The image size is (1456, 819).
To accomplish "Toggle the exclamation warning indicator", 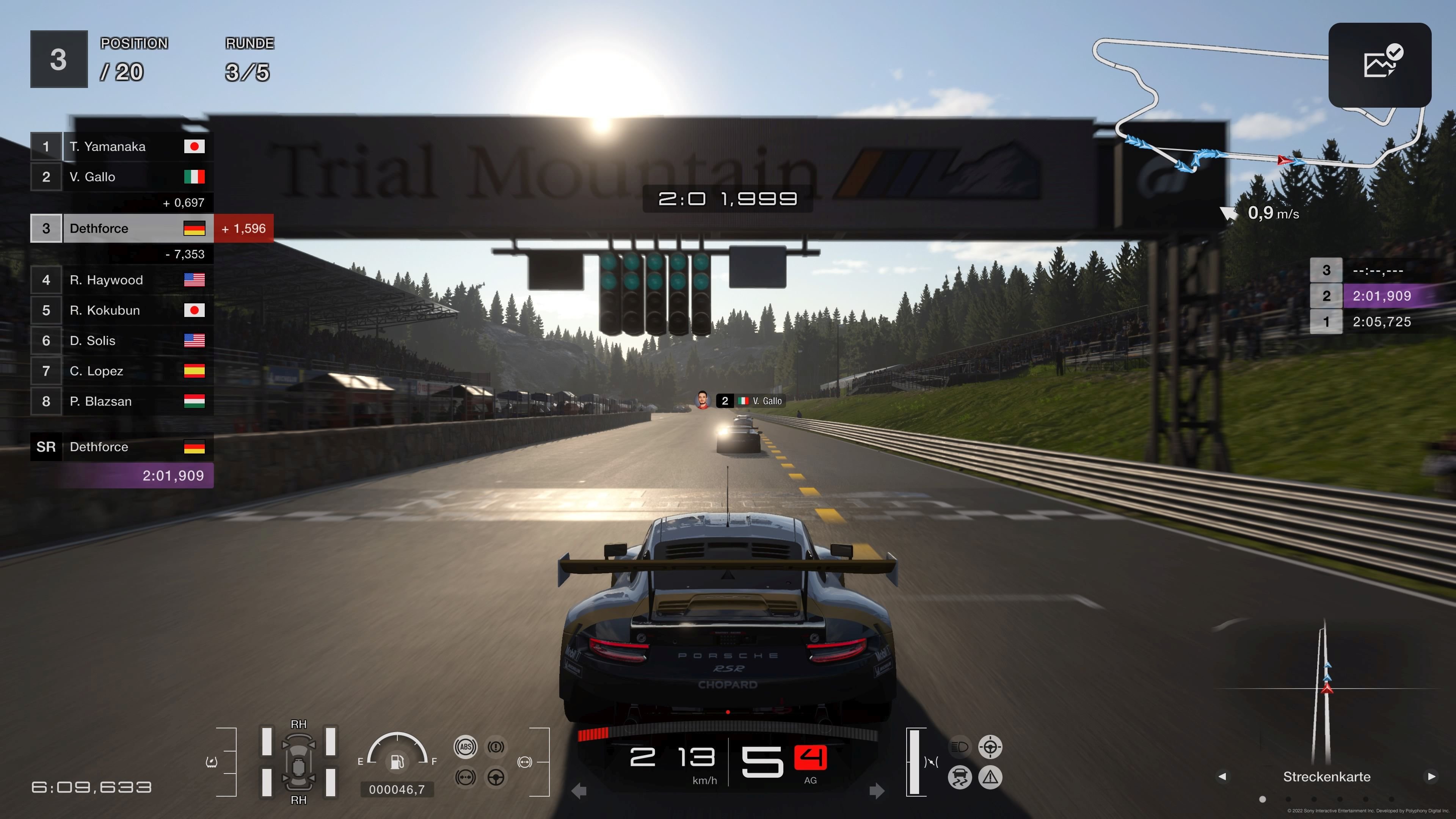I will [496, 747].
